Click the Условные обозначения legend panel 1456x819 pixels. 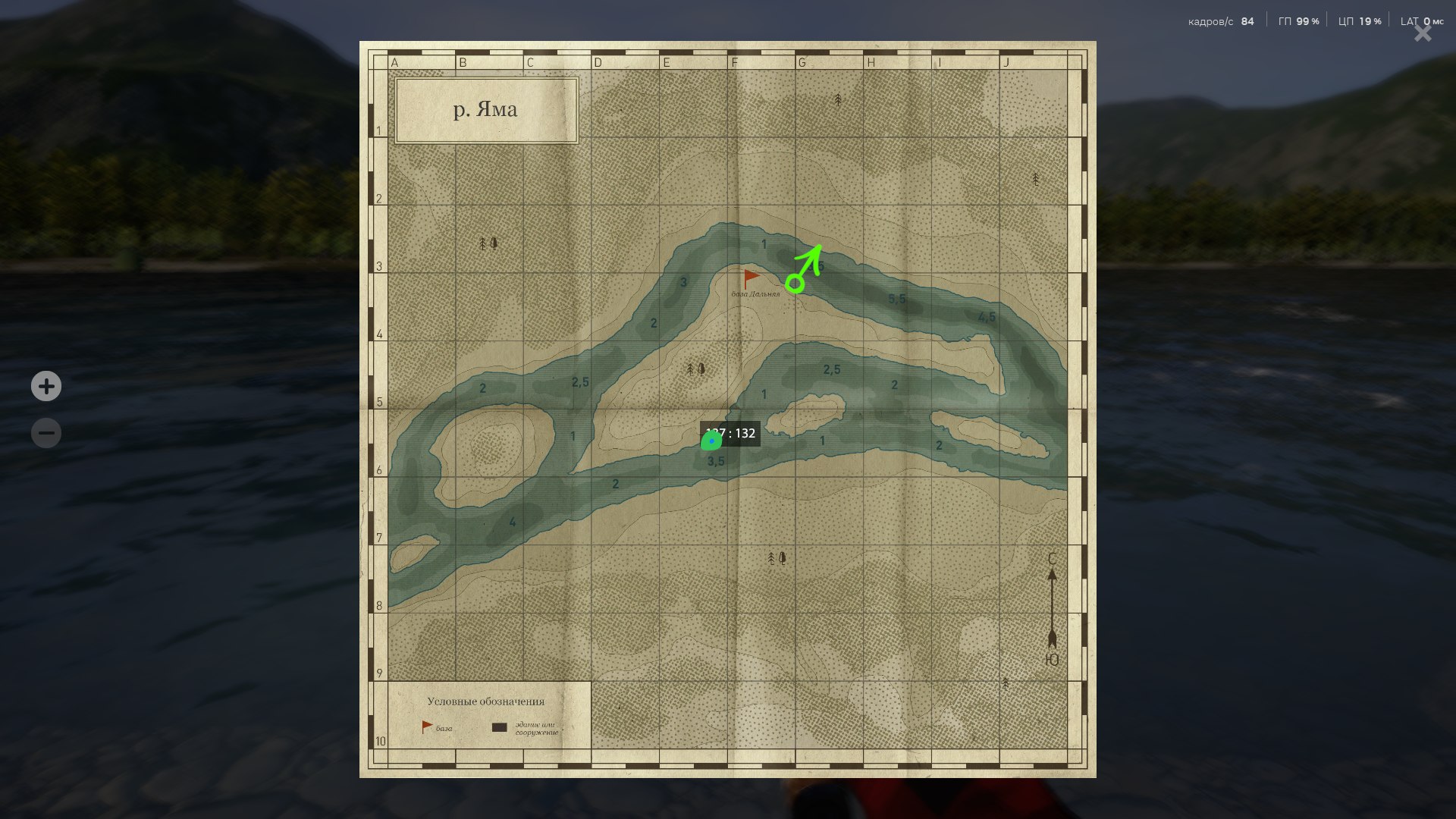[488, 702]
